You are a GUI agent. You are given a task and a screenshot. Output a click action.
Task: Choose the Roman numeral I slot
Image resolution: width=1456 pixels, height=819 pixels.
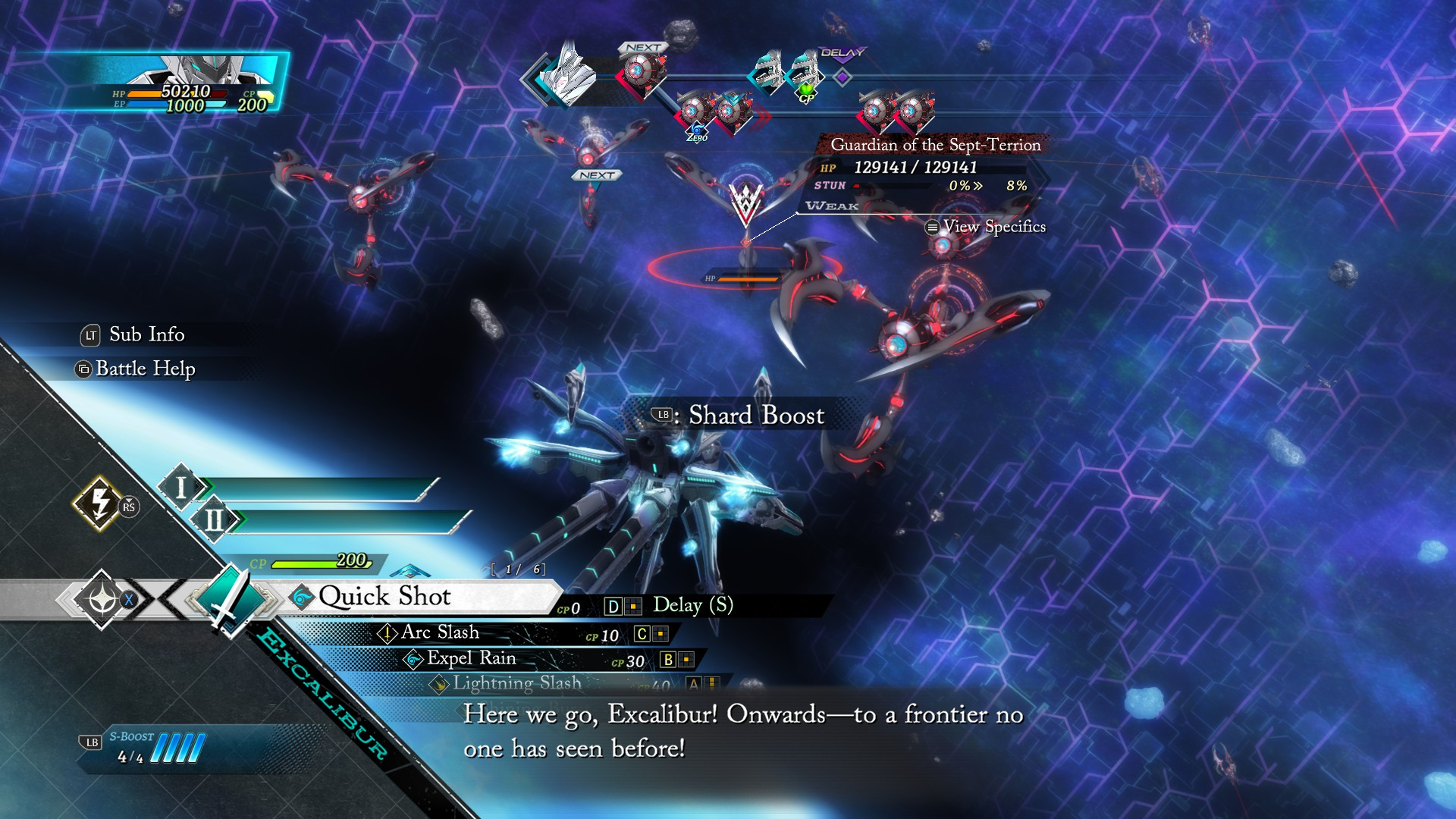coord(180,488)
